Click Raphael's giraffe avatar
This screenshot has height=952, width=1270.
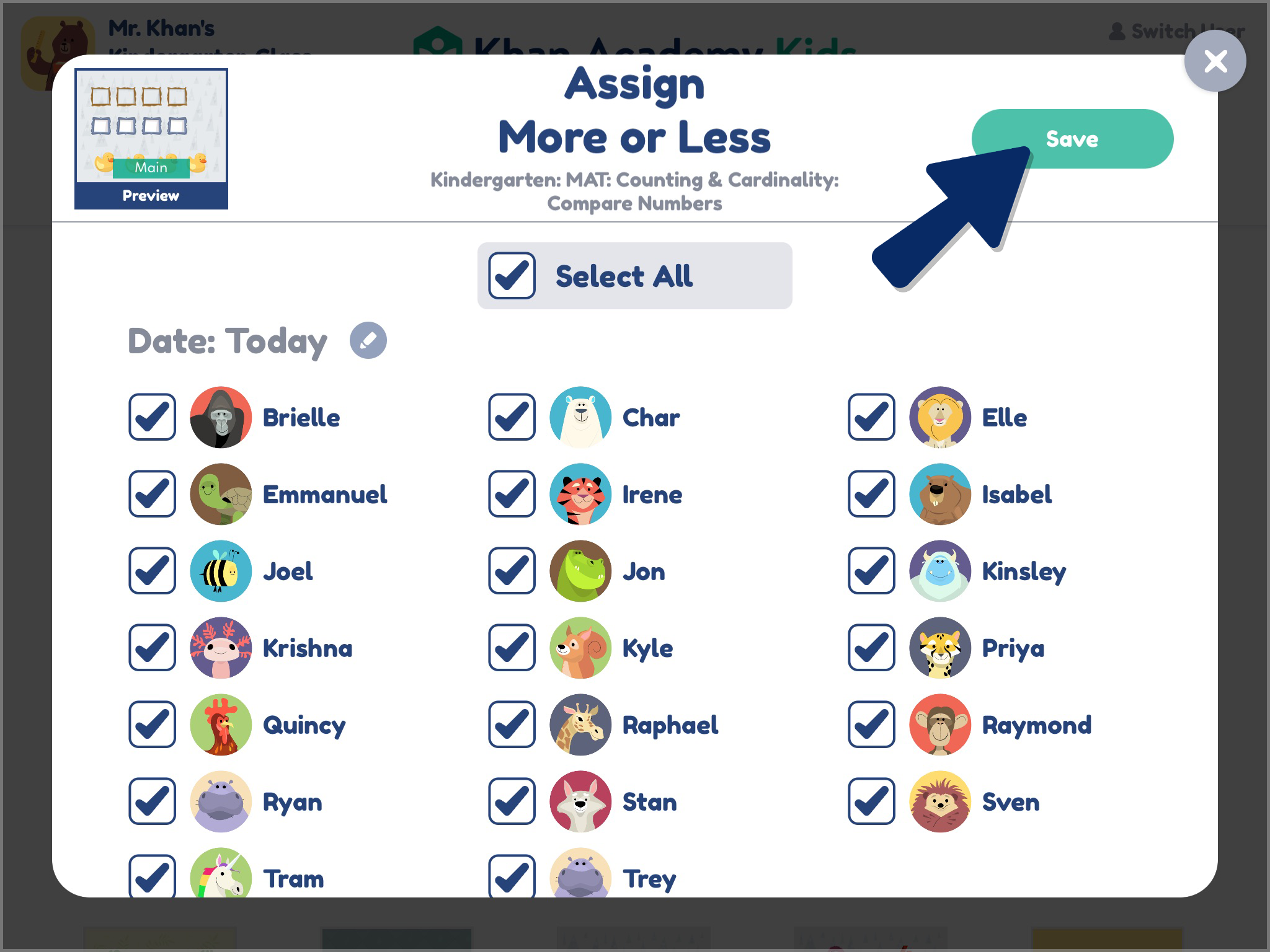click(580, 726)
